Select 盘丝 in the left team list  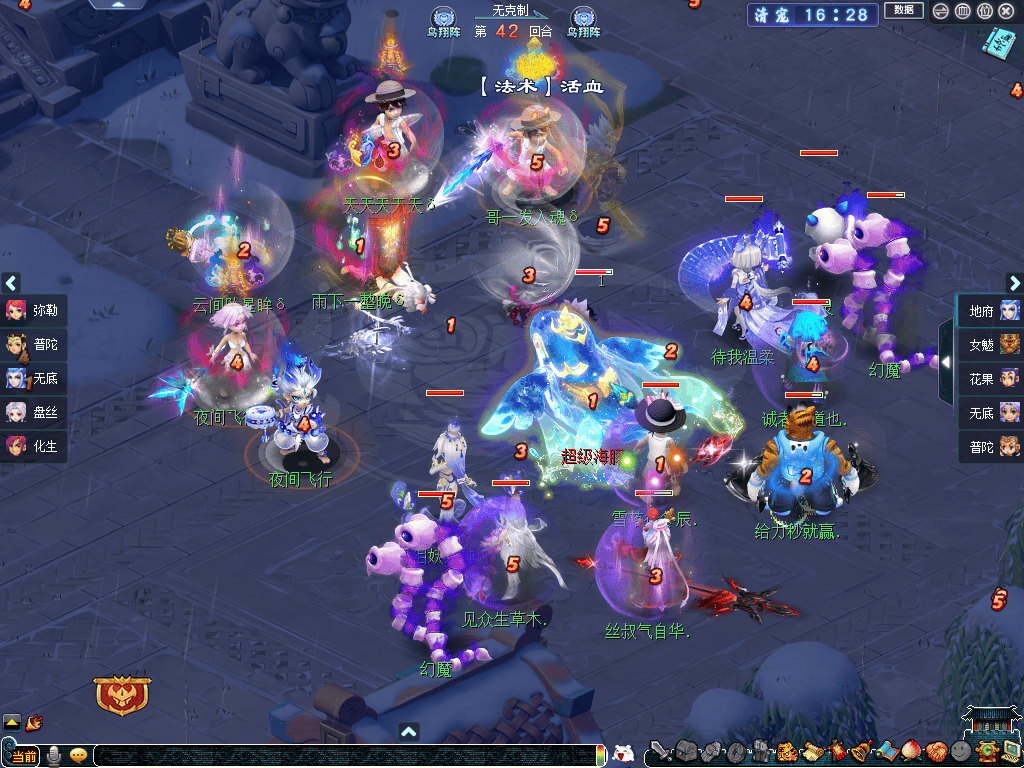[34, 412]
